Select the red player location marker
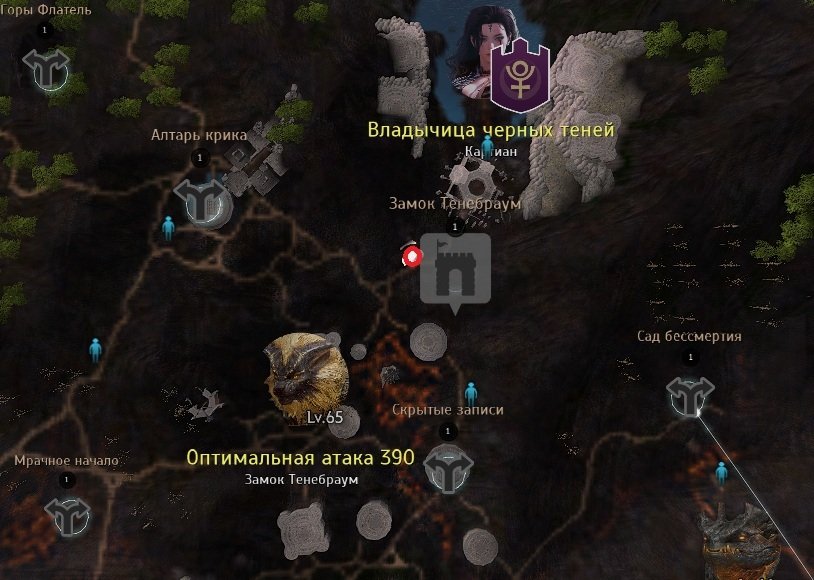This screenshot has height=580, width=814. pyautogui.click(x=410, y=256)
